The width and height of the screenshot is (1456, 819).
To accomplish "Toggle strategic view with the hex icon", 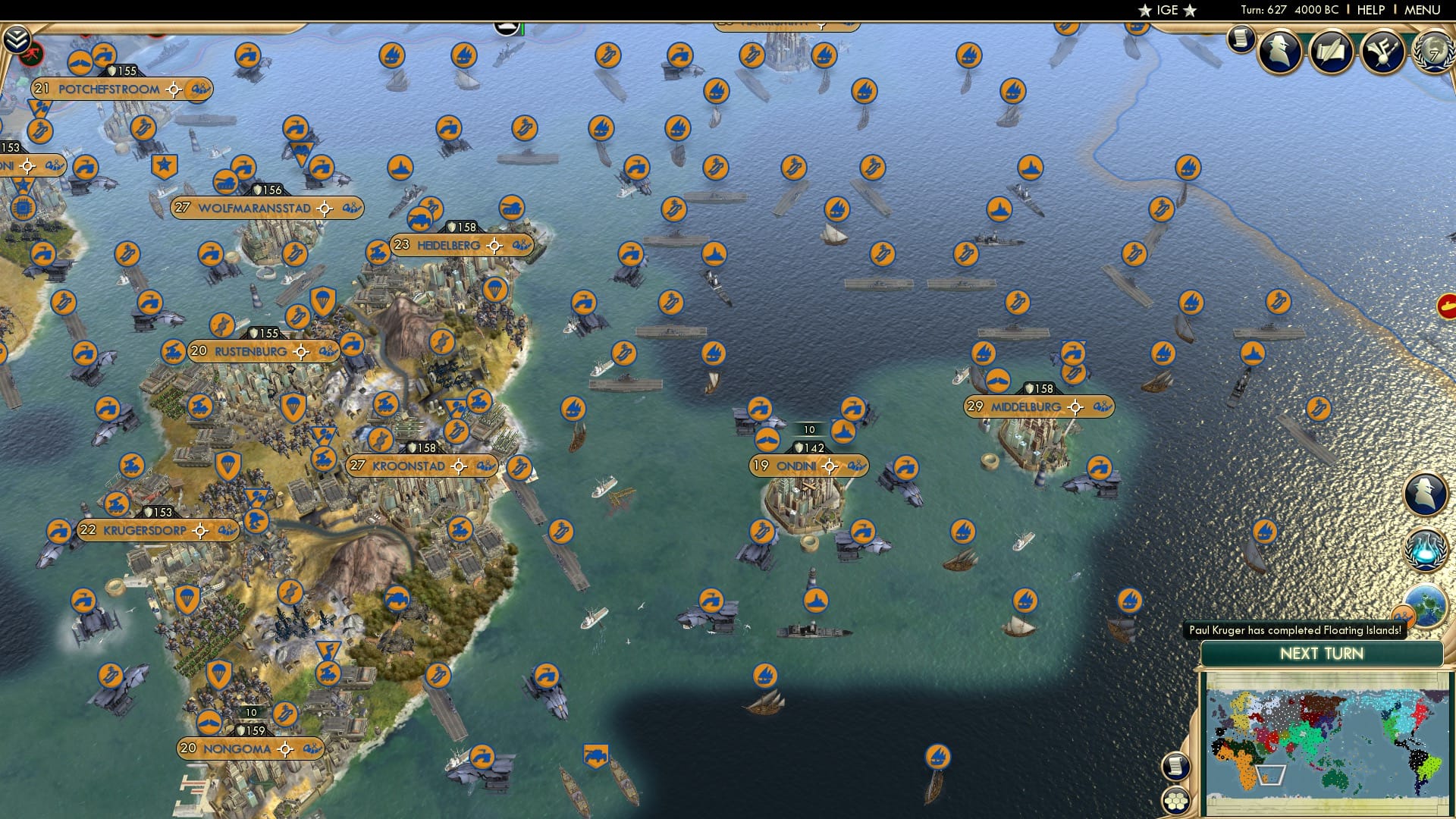I will [x=1175, y=802].
